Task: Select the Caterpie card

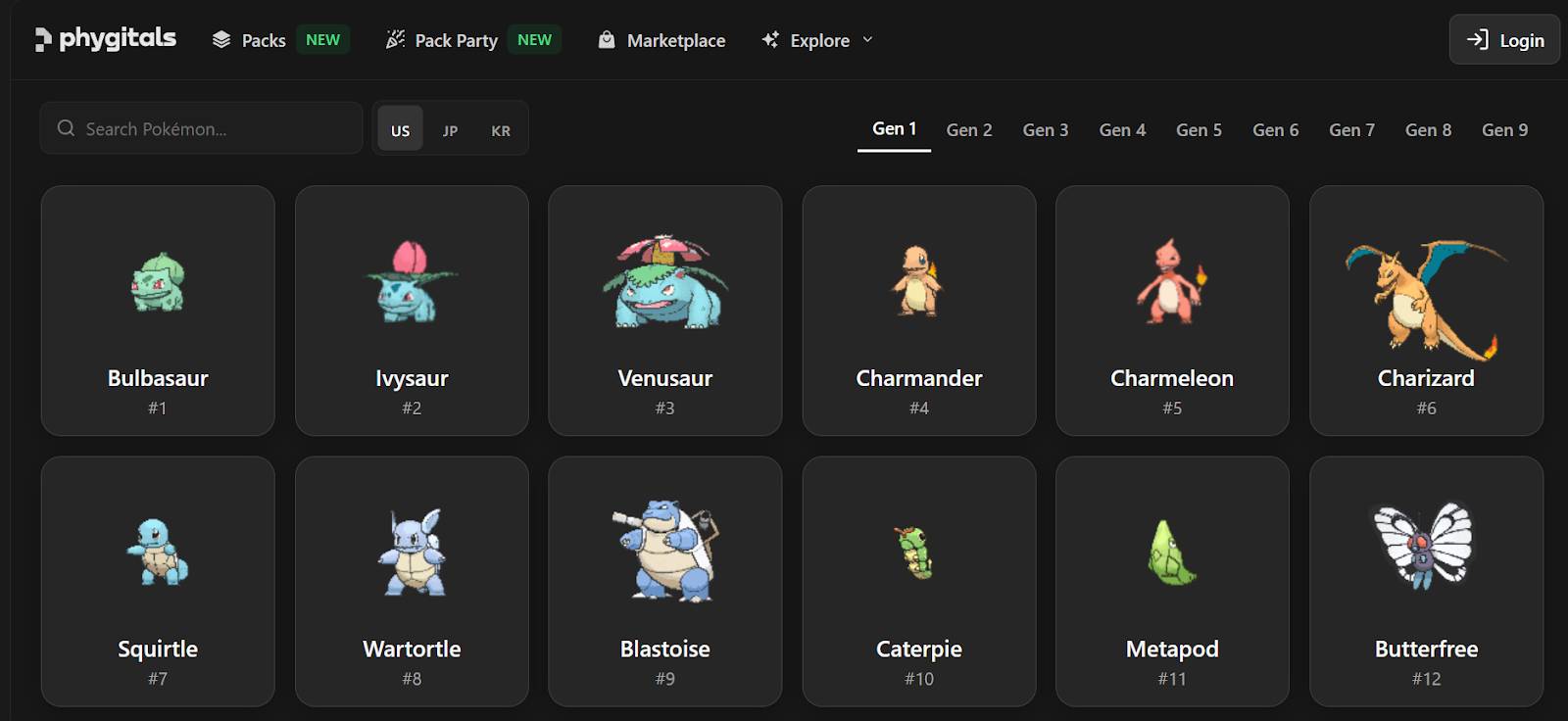Action: (919, 581)
